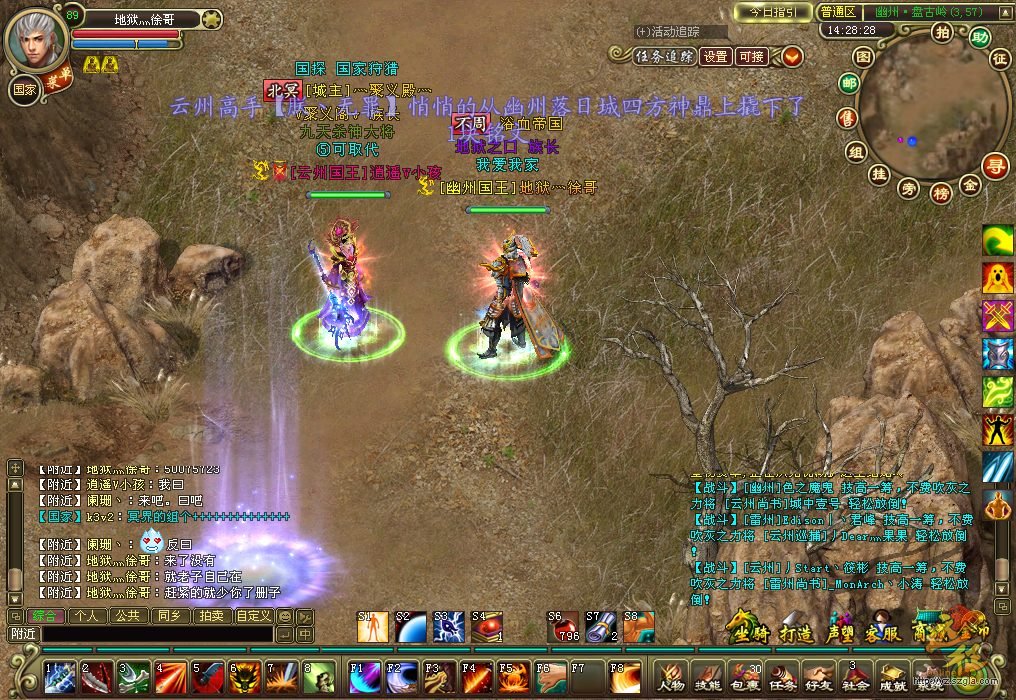
Task: Show 可接 available quests
Action: (751, 57)
